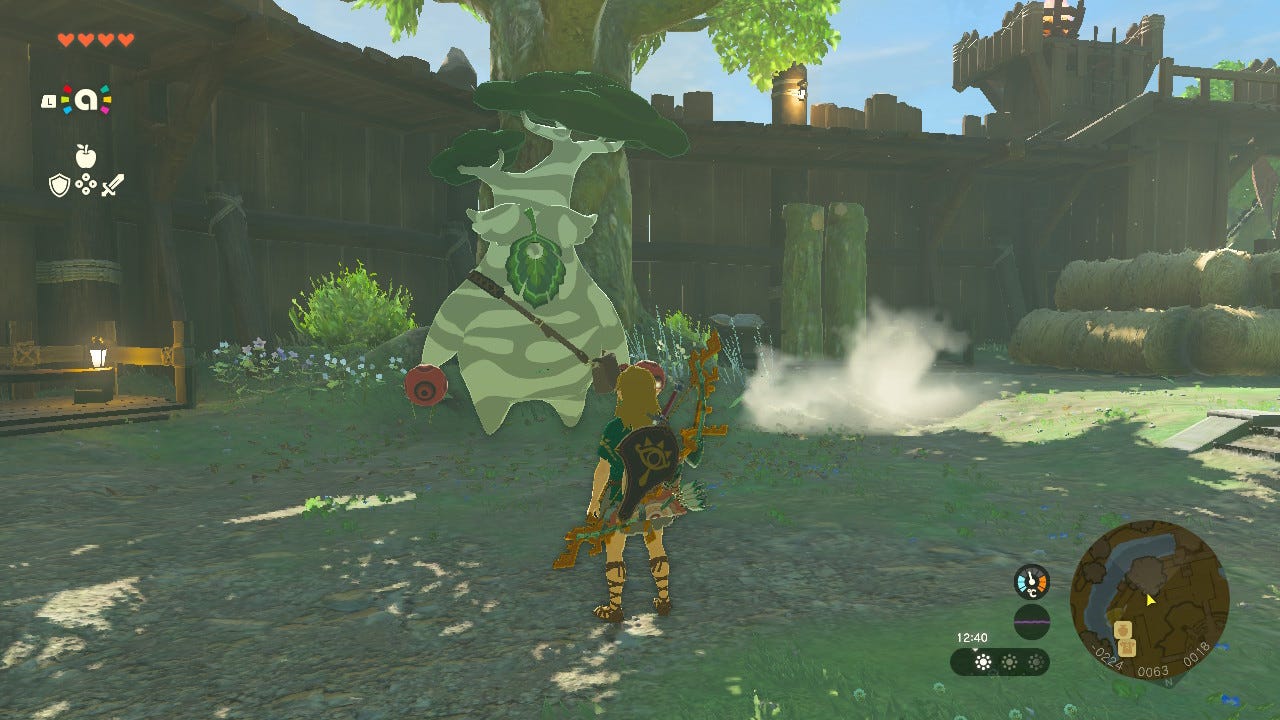Image resolution: width=1280 pixels, height=720 pixels.
Task: Select the N compass marker on the minimap
Action: (x=1168, y=680)
